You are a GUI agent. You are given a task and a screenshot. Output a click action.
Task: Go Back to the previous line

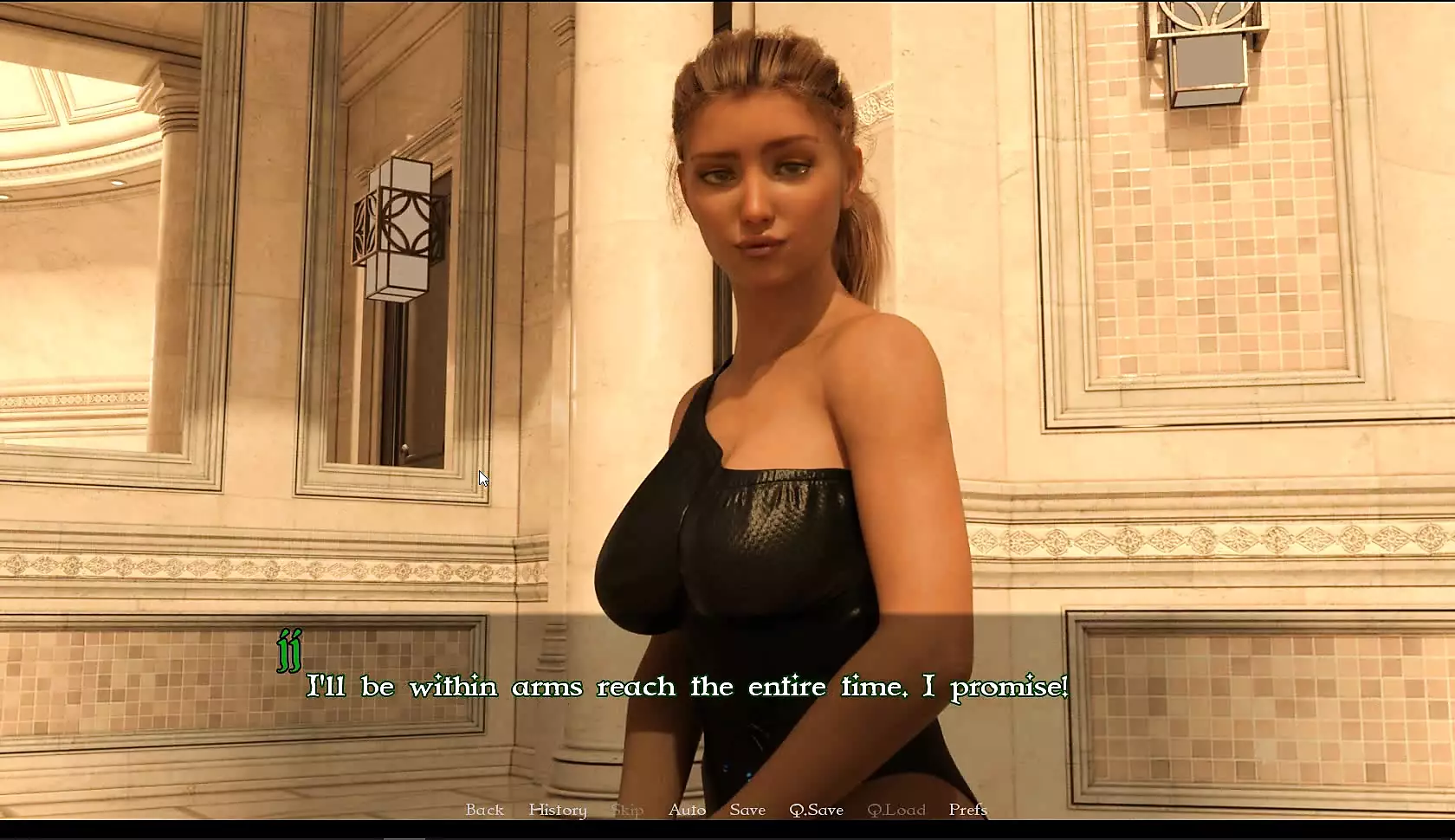pos(484,810)
